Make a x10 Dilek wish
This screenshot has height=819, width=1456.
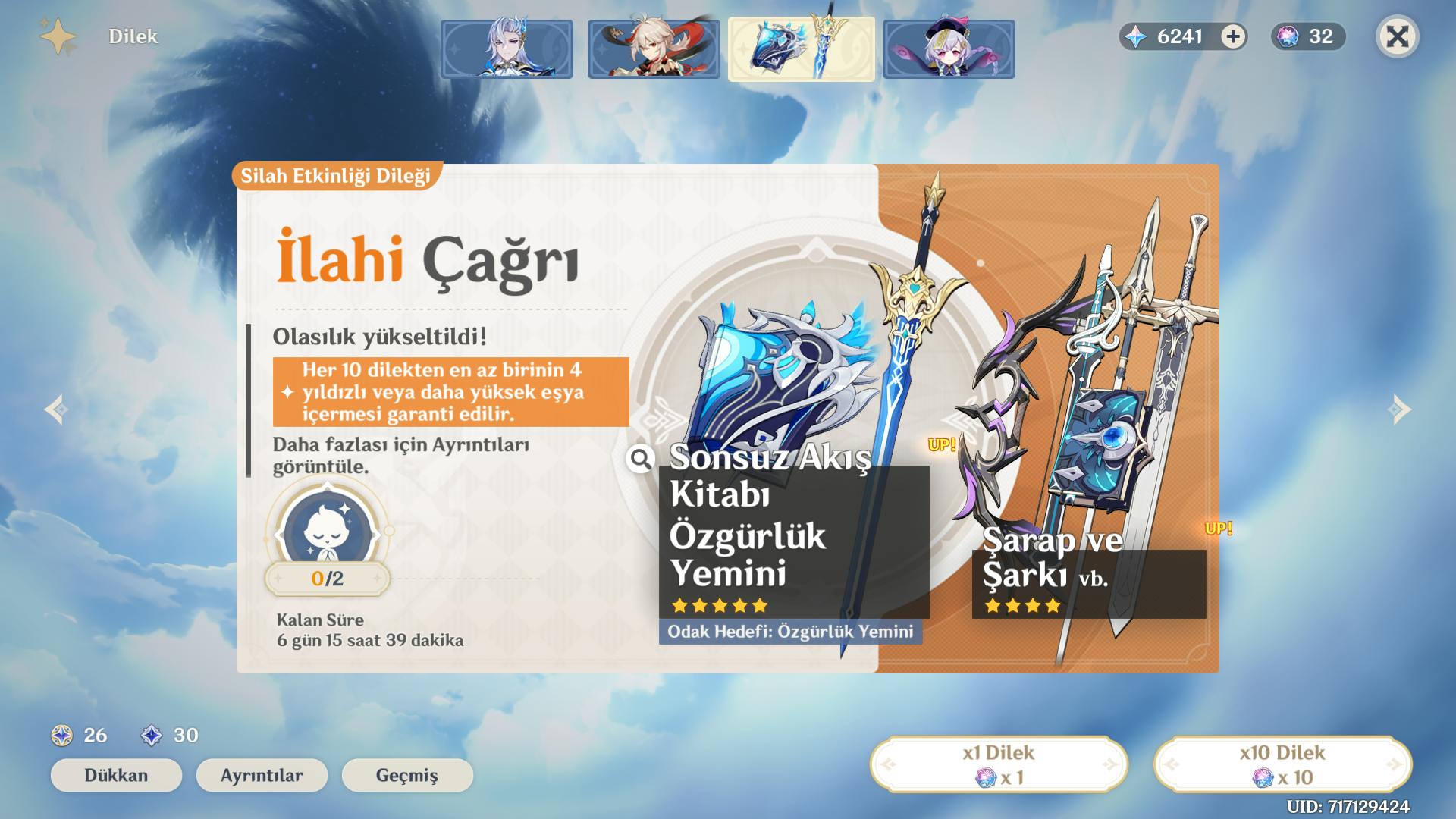[x=1282, y=764]
